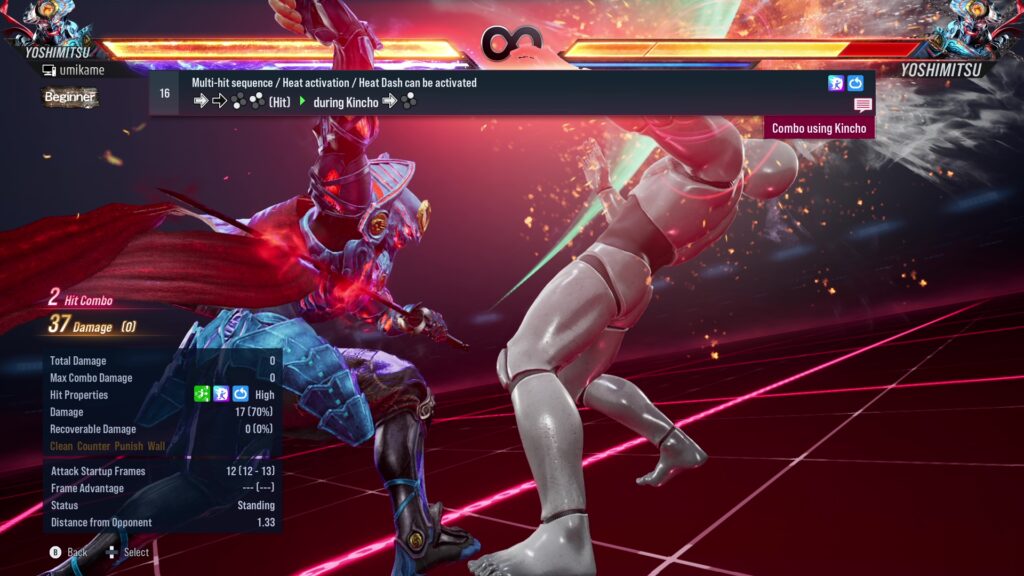The image size is (1024, 576).
Task: Click the Beginner difficulty badge
Action: [x=70, y=97]
